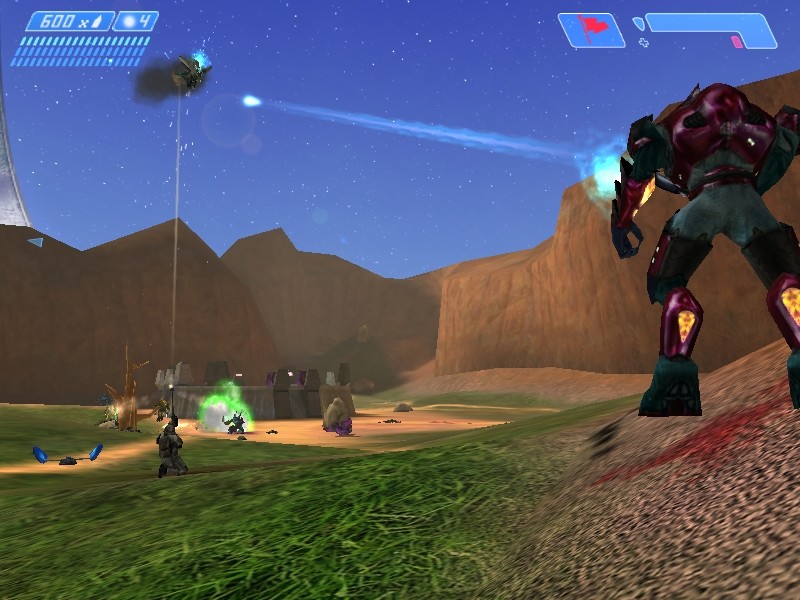Click the red flag objective icon
Screen dimensions: 800x600
click(590, 29)
